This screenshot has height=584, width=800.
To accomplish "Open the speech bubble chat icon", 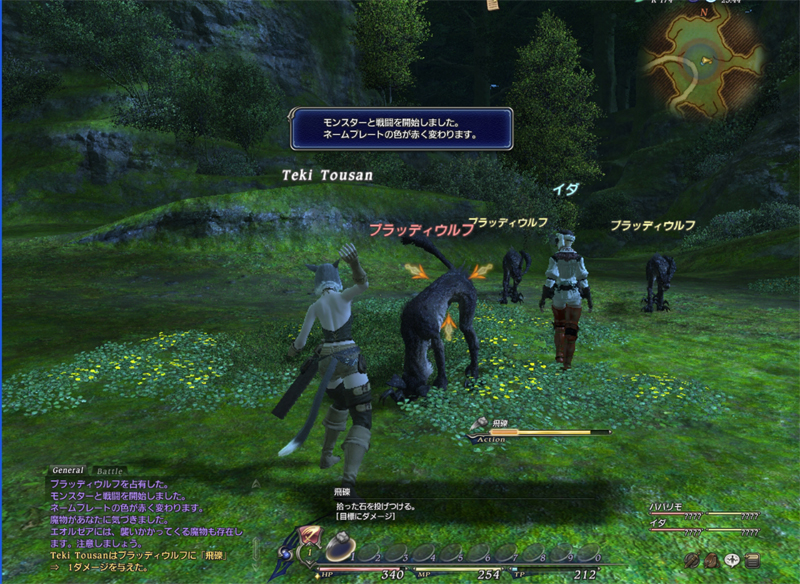I will pos(731,560).
